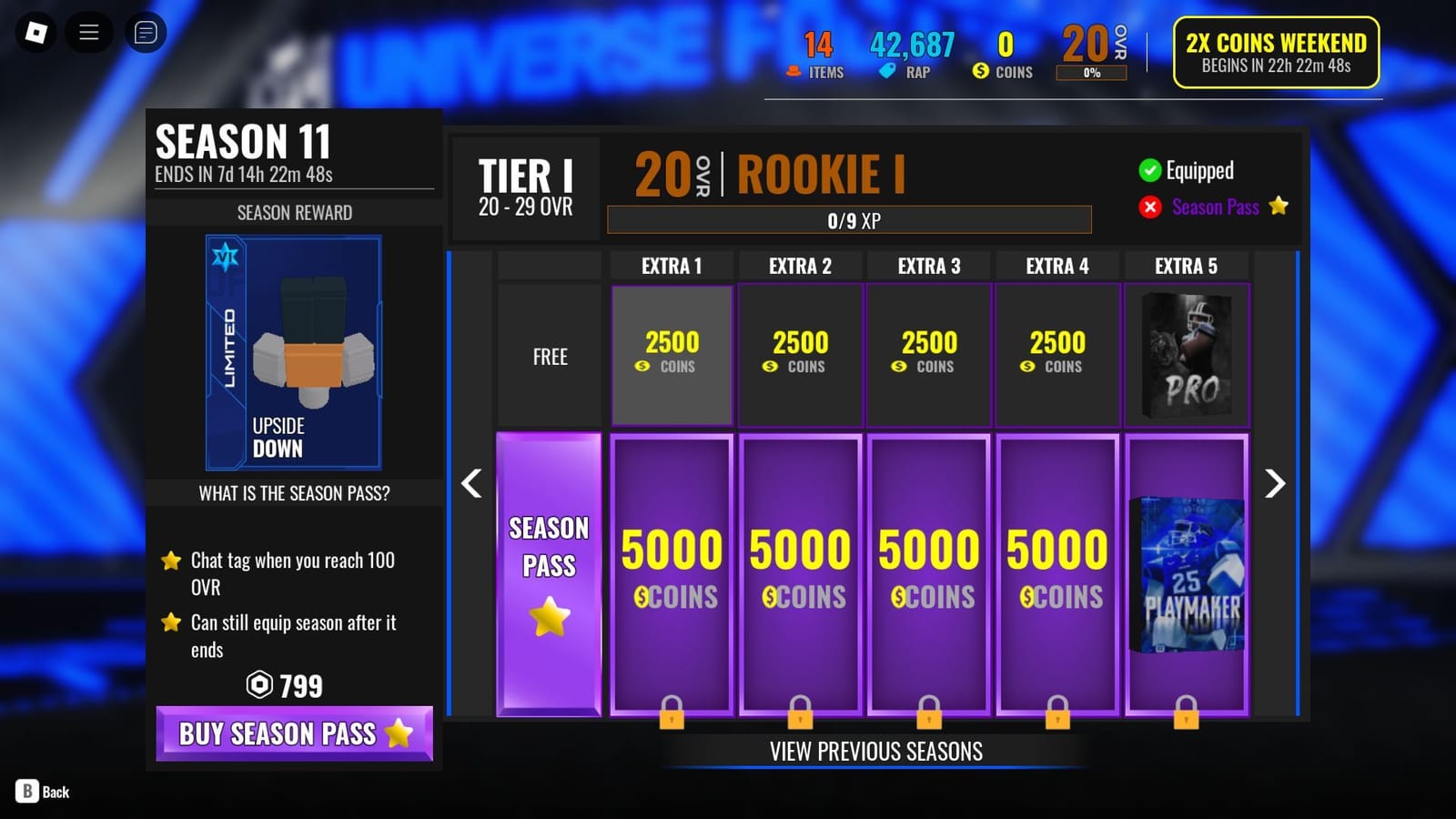Select the Extra 3 column header
This screenshot has height=819, width=1456.
coord(927,266)
